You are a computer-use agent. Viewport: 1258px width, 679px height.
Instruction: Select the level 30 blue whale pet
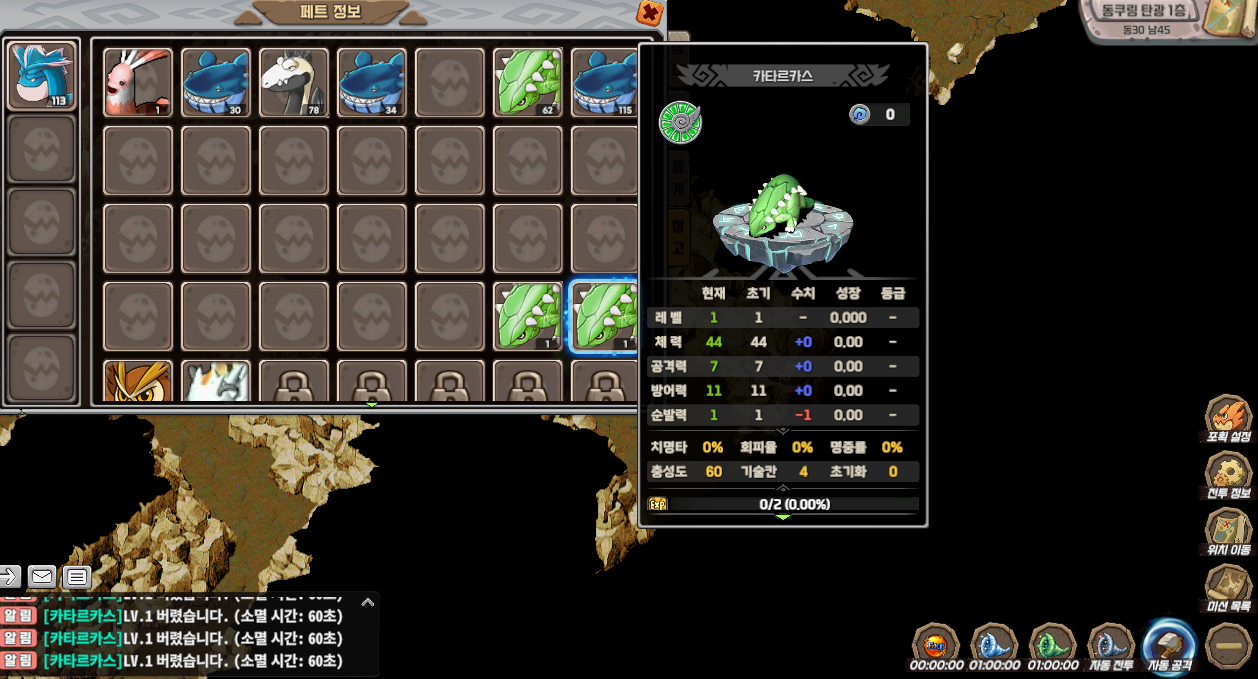point(216,82)
